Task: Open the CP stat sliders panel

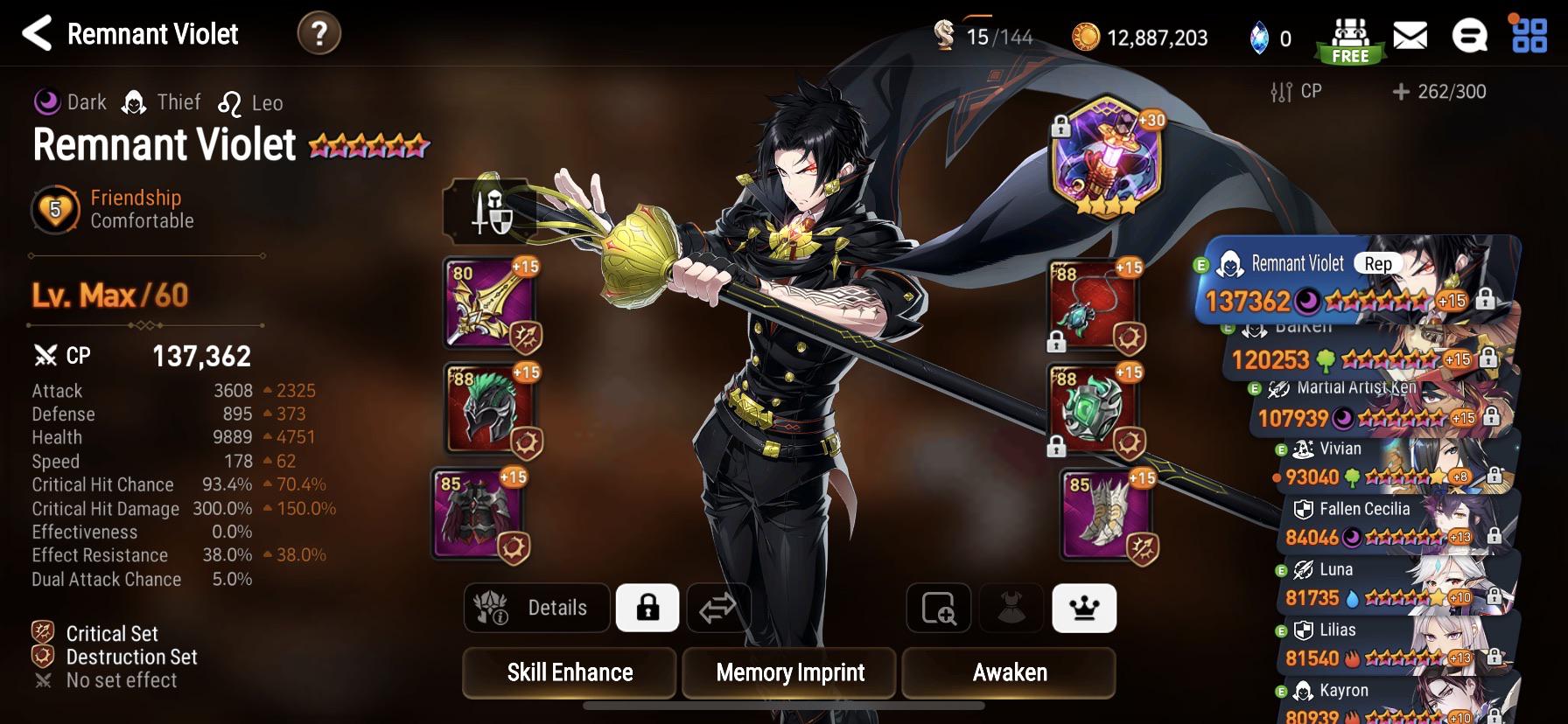Action: [x=1280, y=90]
